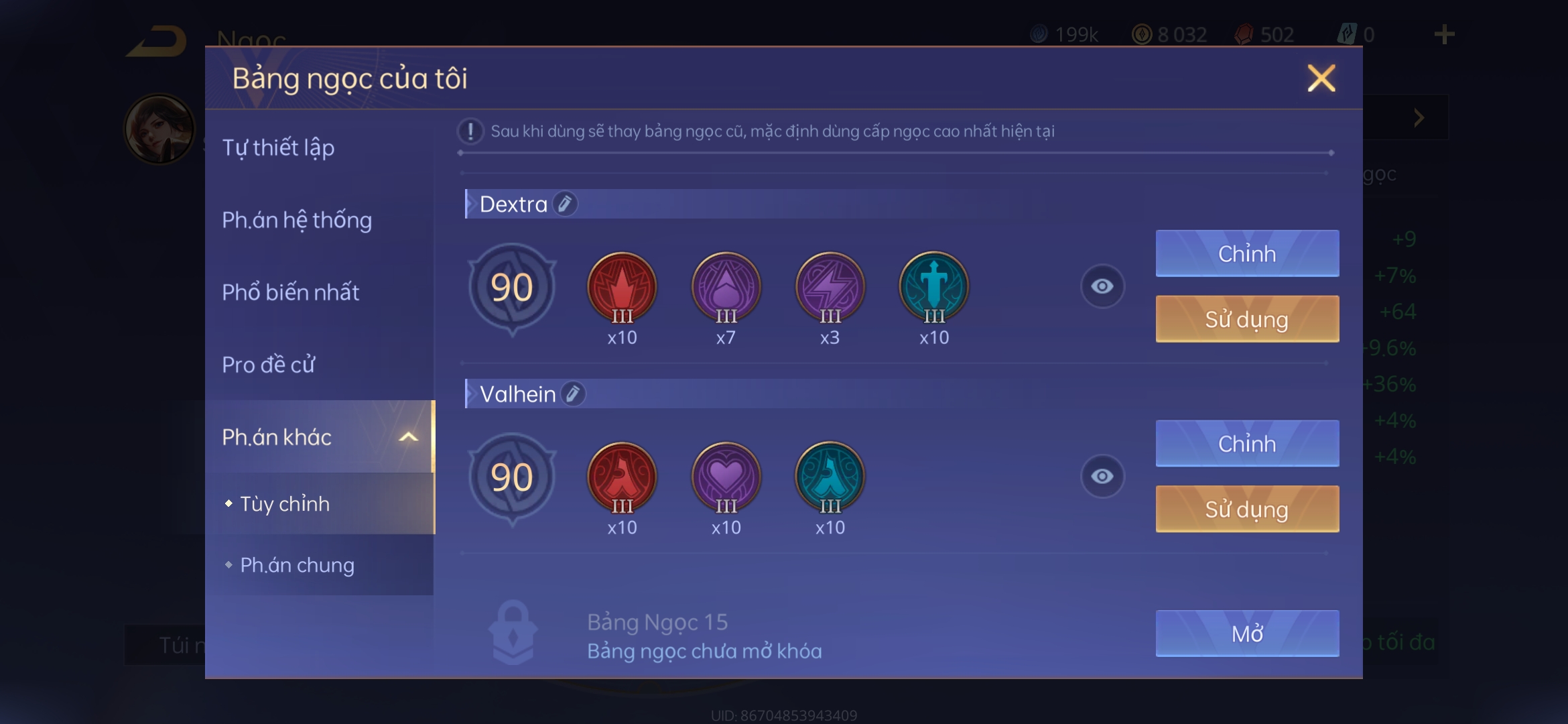Select Dextra's teal sword rune icon
This screenshot has height=724, width=1568.
click(x=933, y=287)
